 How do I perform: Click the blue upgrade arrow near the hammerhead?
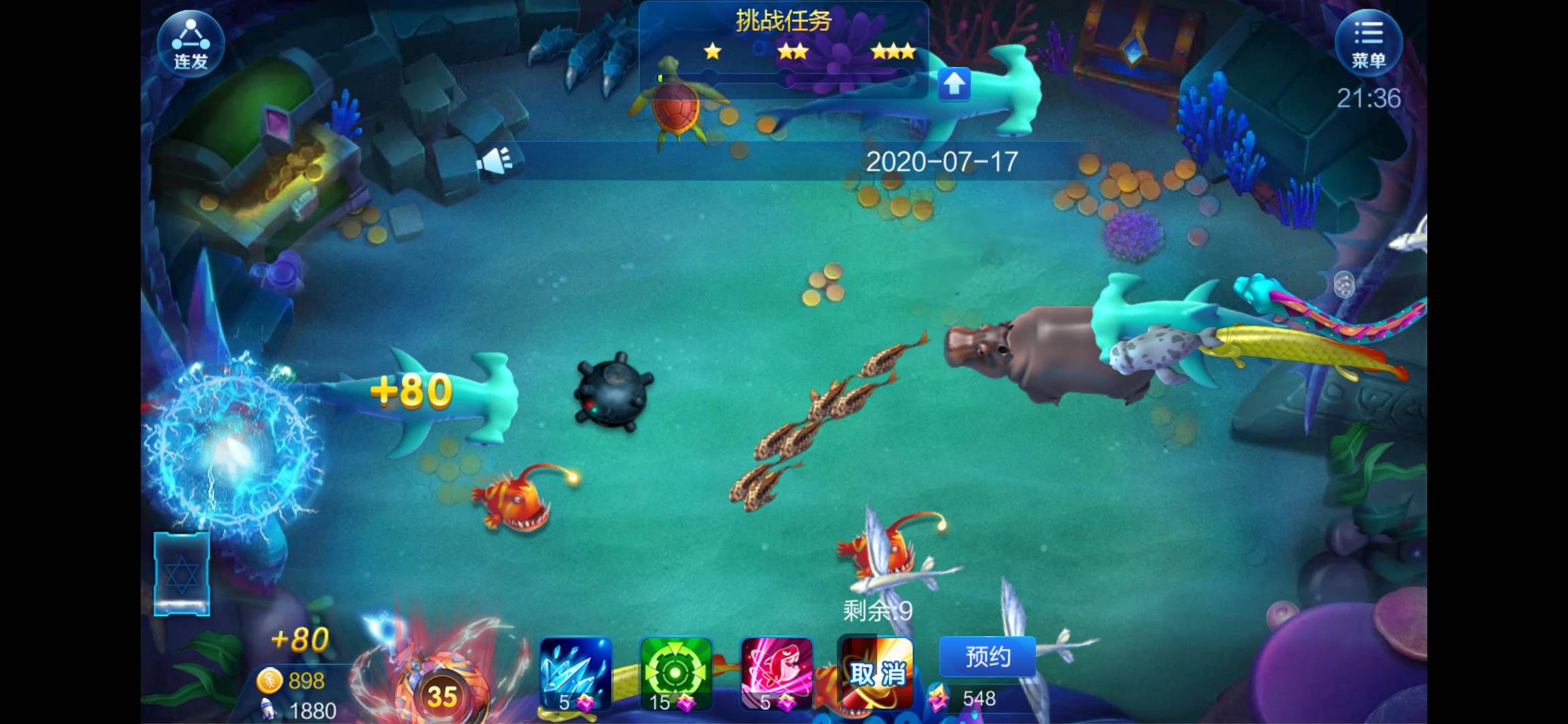click(x=954, y=83)
